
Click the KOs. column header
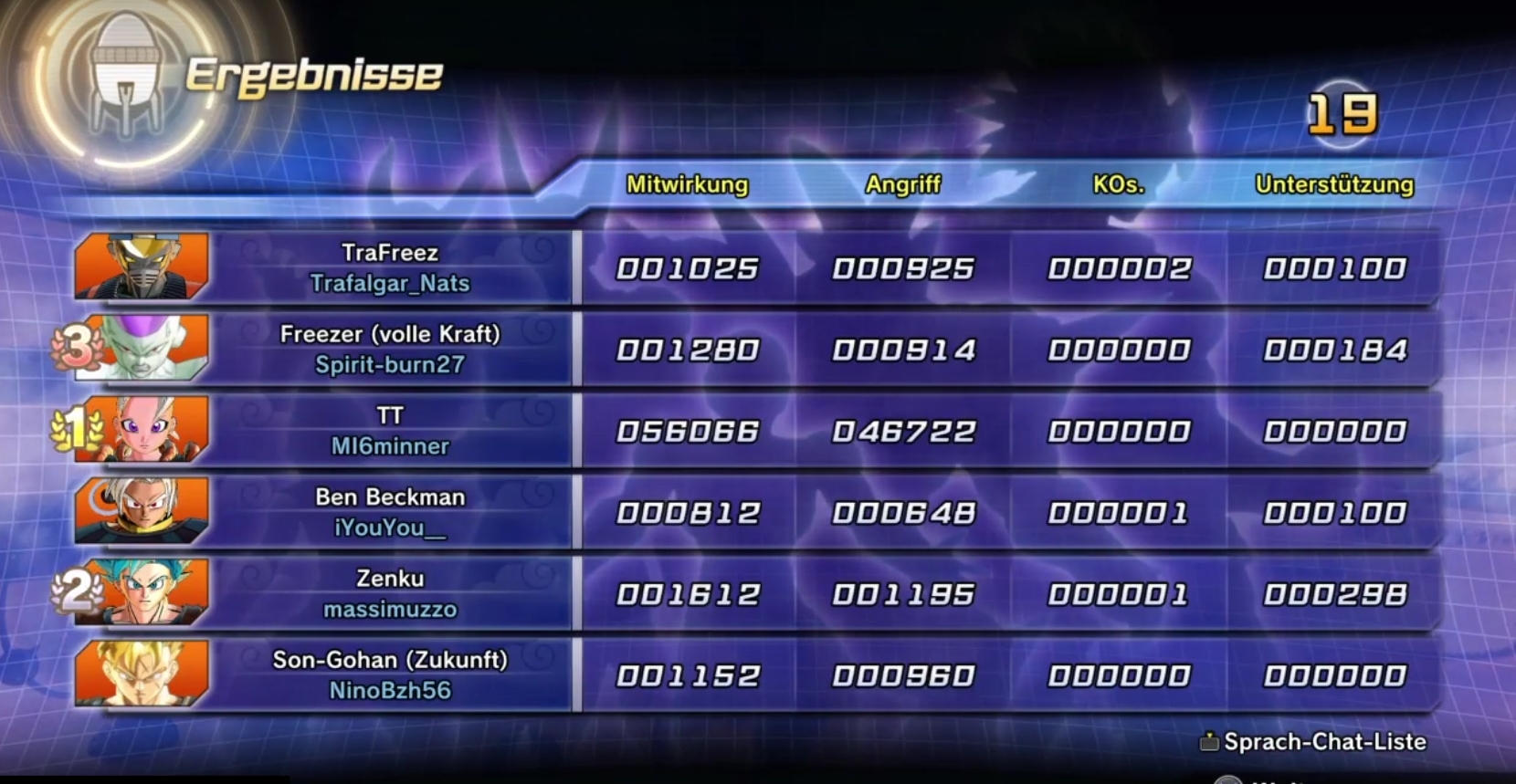(x=1116, y=185)
